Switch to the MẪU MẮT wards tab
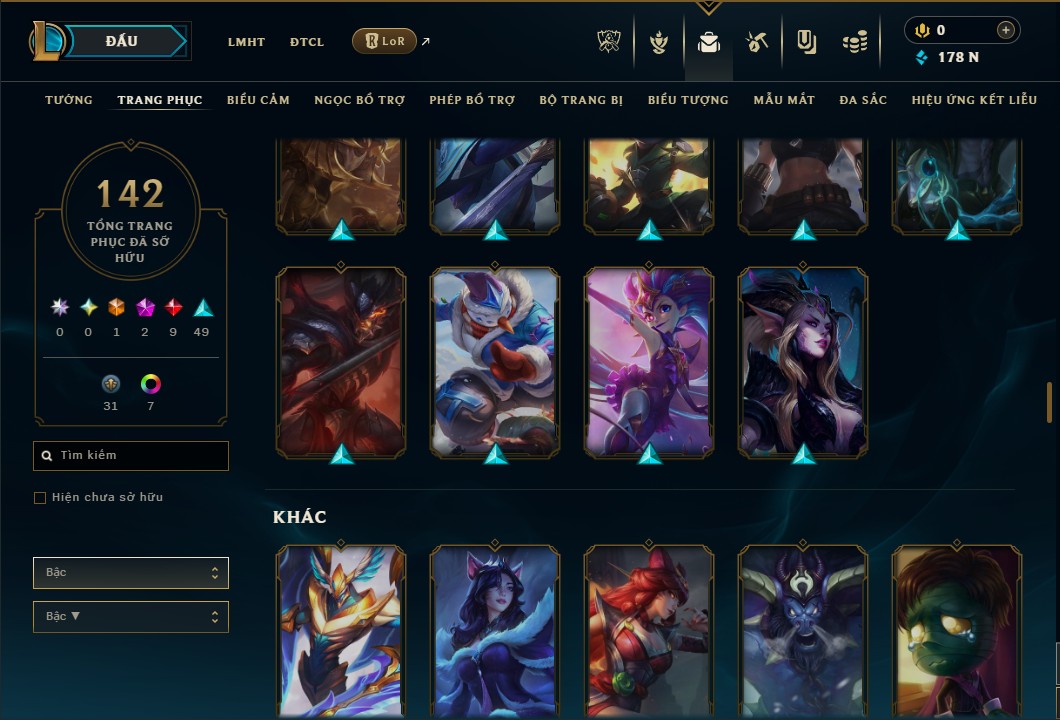 click(x=784, y=100)
